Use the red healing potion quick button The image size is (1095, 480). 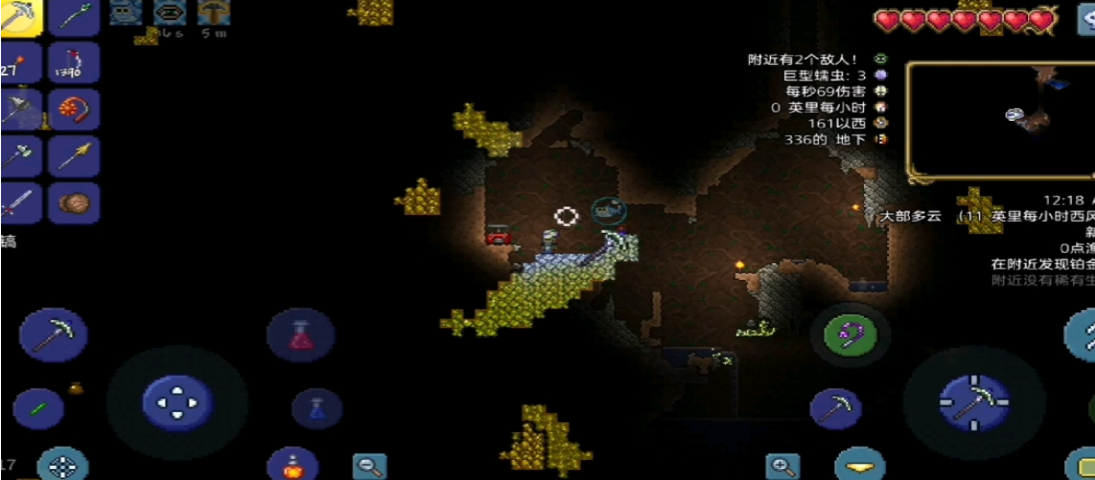pyautogui.click(x=300, y=335)
